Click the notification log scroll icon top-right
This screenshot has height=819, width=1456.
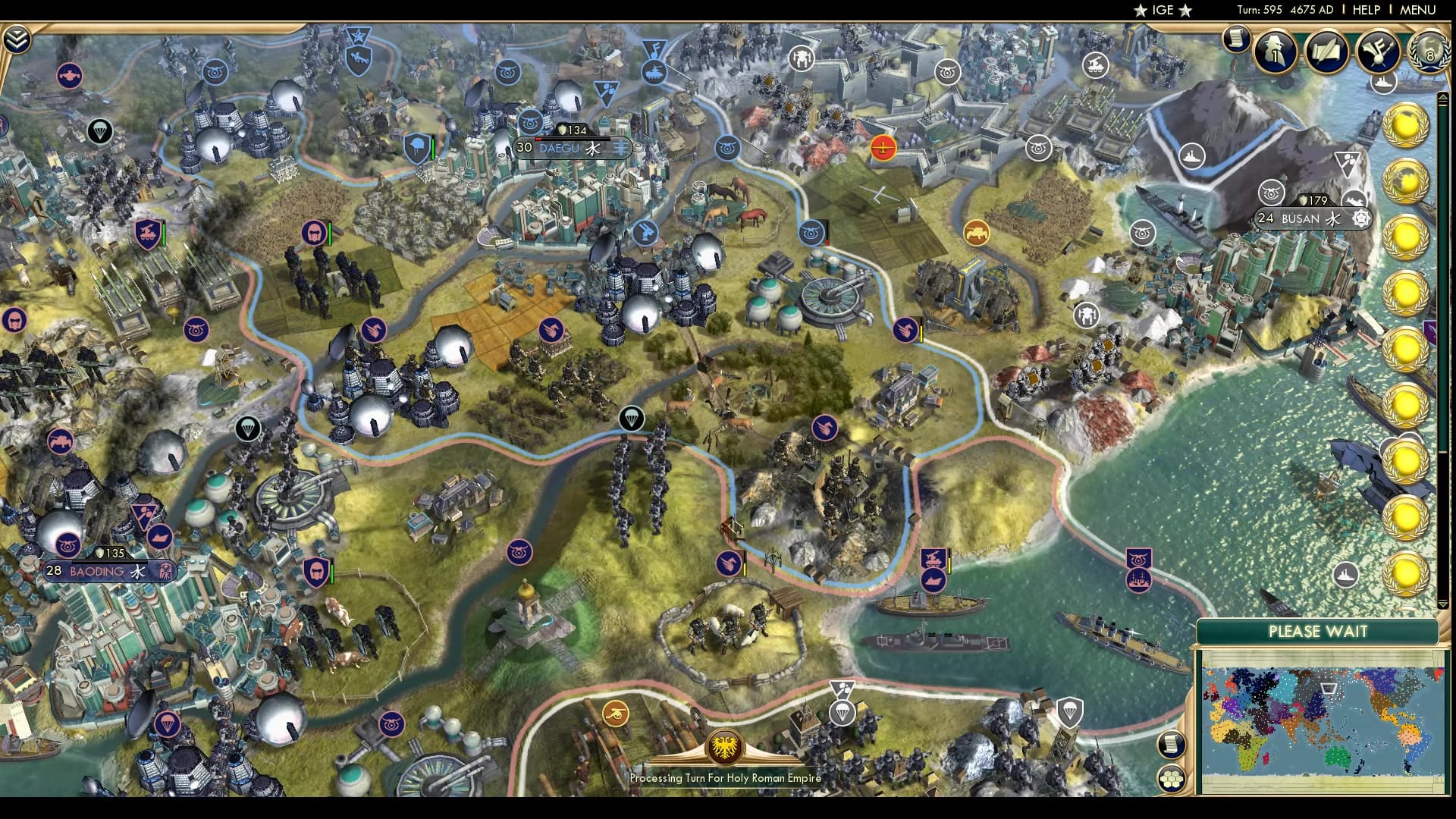coord(1236,38)
